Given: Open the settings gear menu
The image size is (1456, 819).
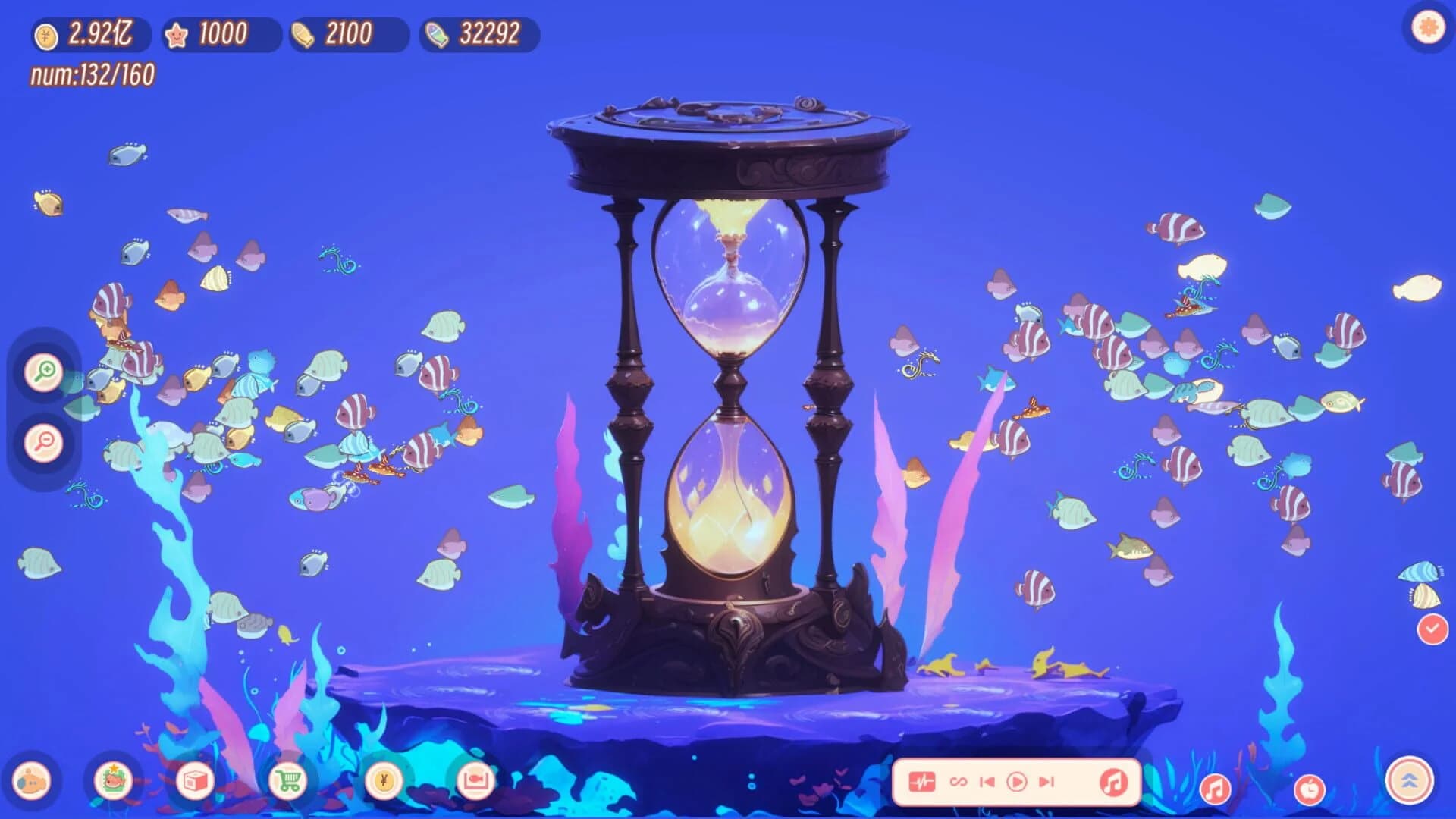Looking at the screenshot, I should coord(1427,27).
